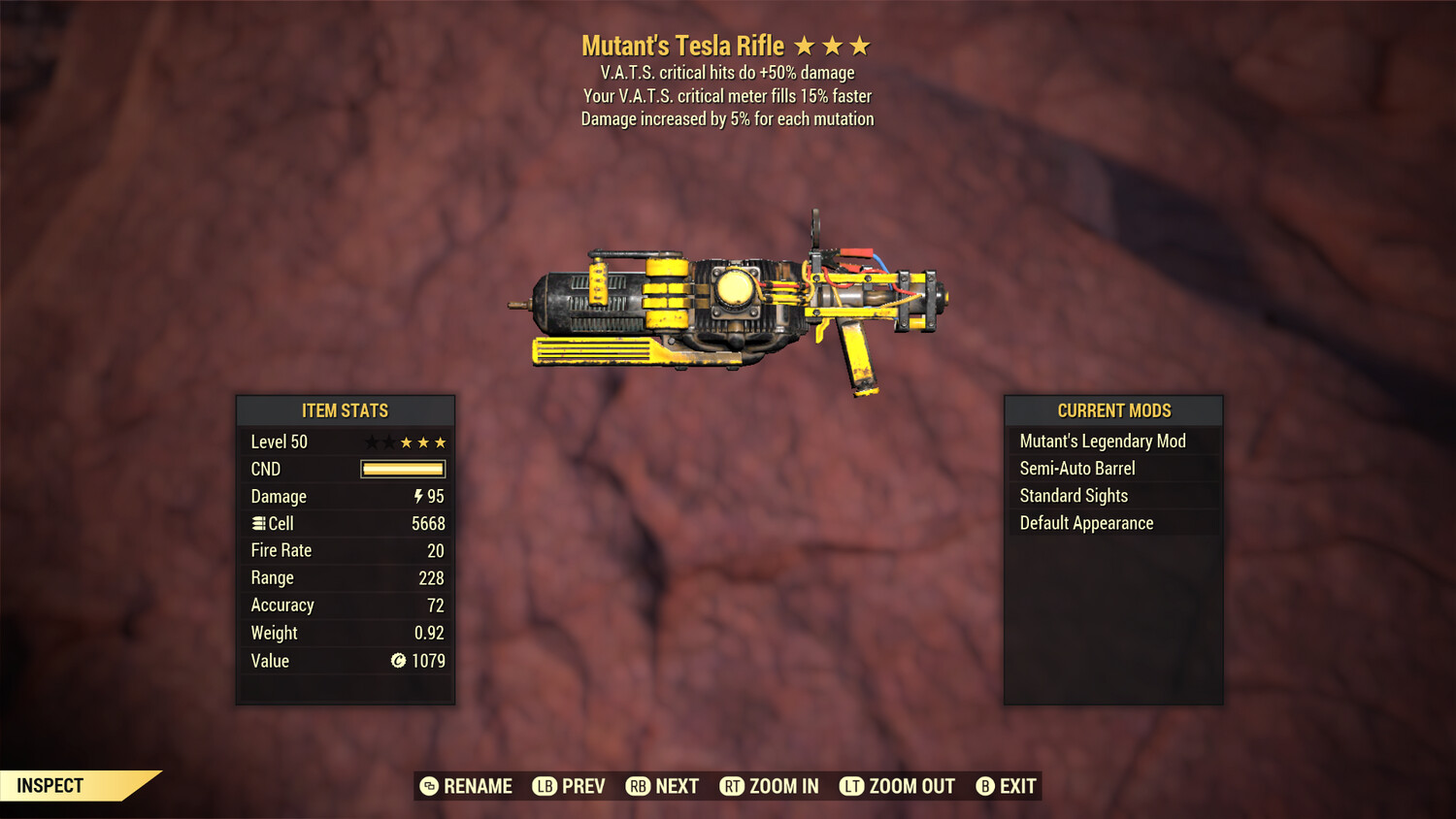Select the CURRENT MODS panel header

(1114, 410)
